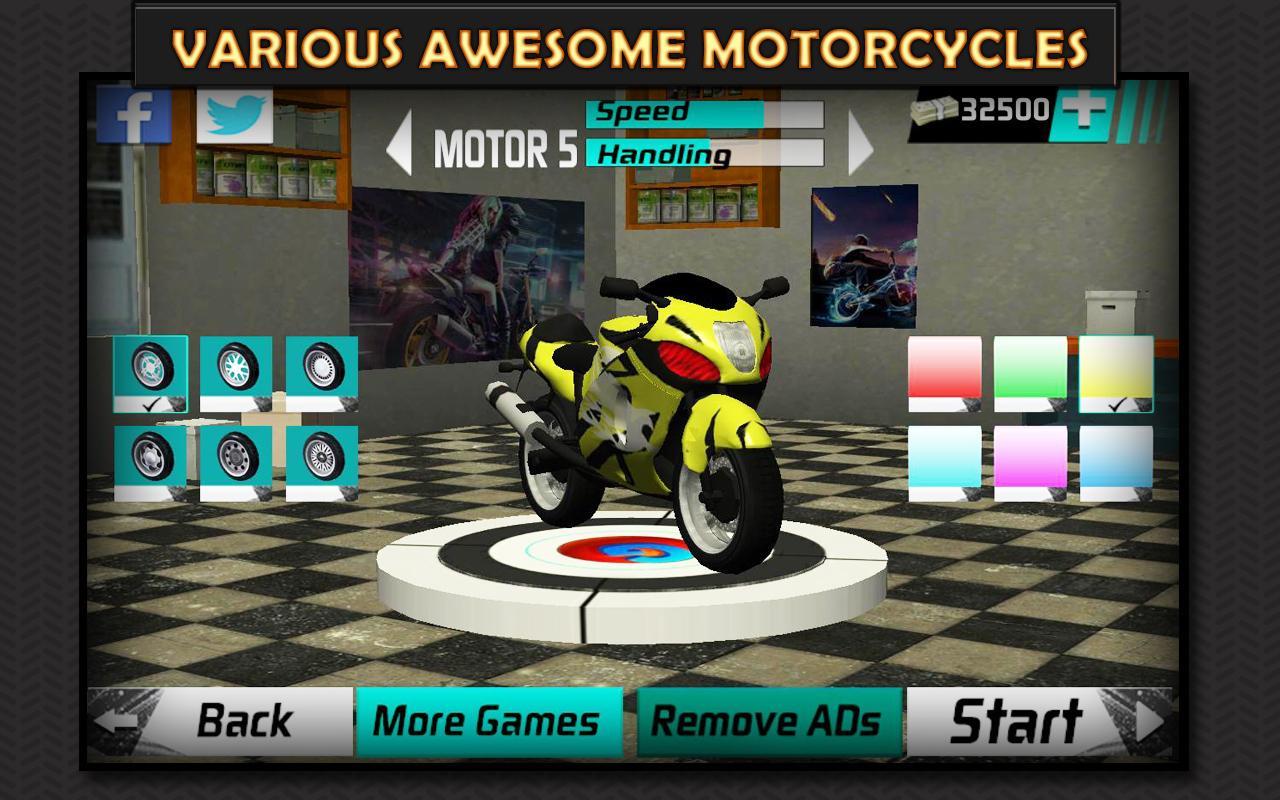
Task: Select the spoked wheel in the top row
Action: pyautogui.click(x=238, y=372)
